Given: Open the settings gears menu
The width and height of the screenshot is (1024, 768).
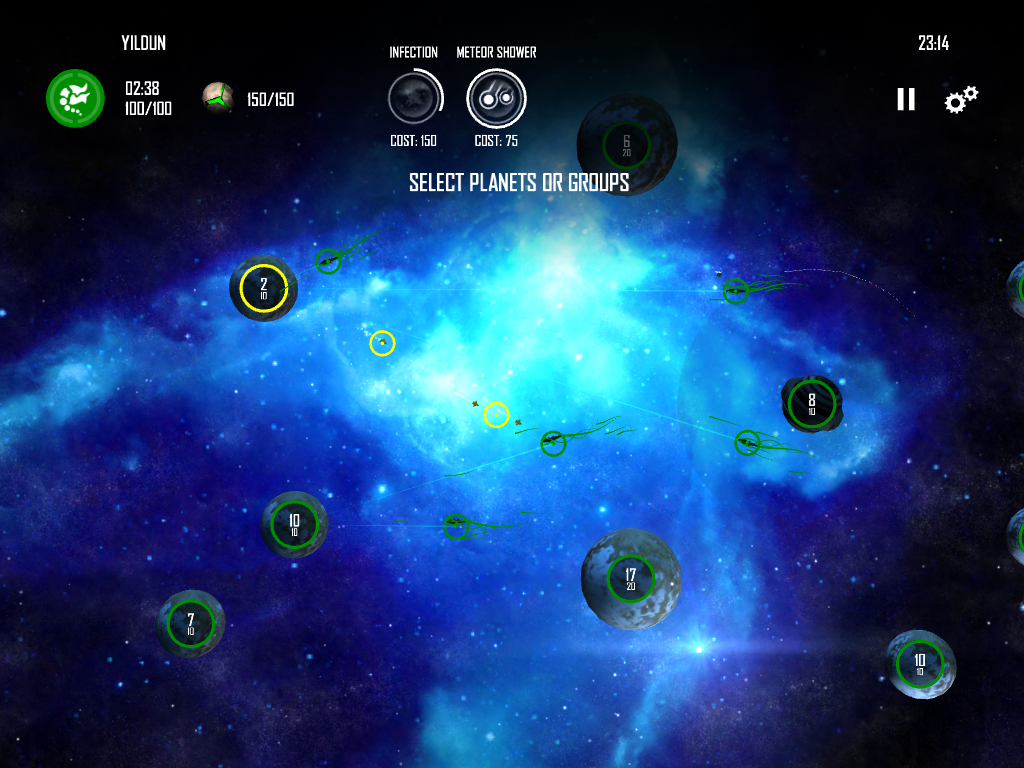Looking at the screenshot, I should pyautogui.click(x=961, y=99).
